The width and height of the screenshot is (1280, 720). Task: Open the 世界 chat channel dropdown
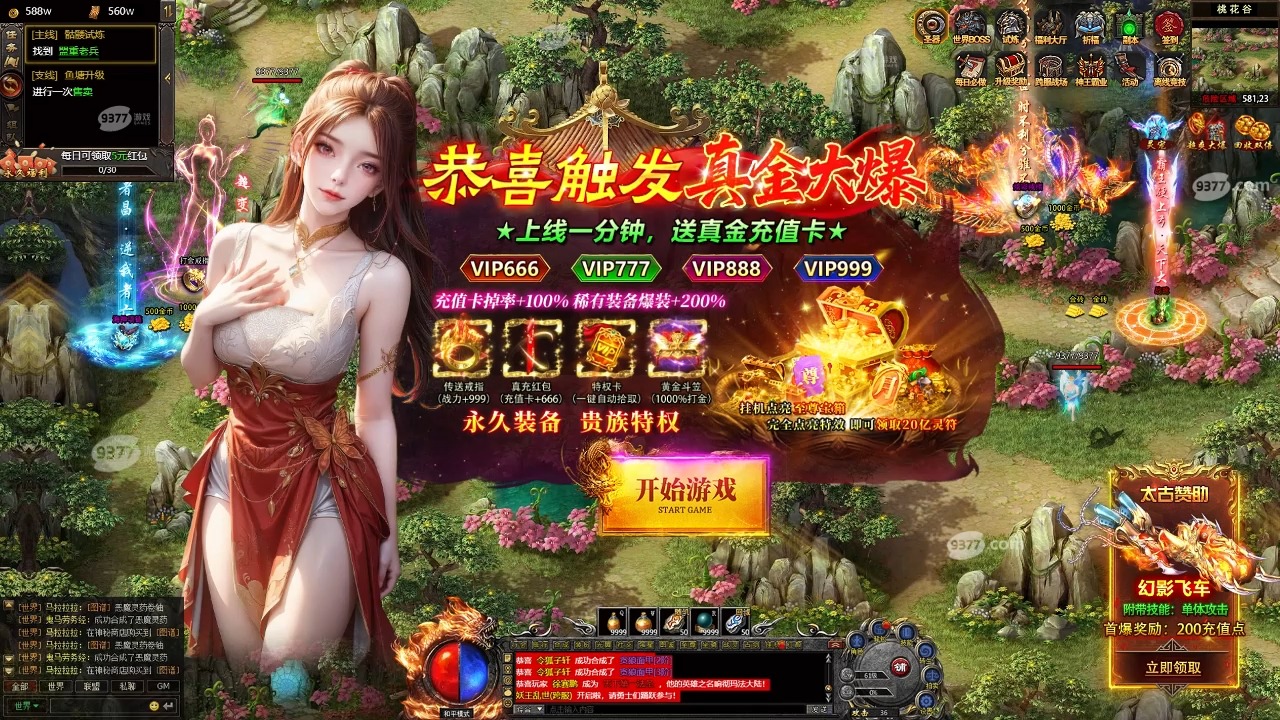pyautogui.click(x=23, y=703)
